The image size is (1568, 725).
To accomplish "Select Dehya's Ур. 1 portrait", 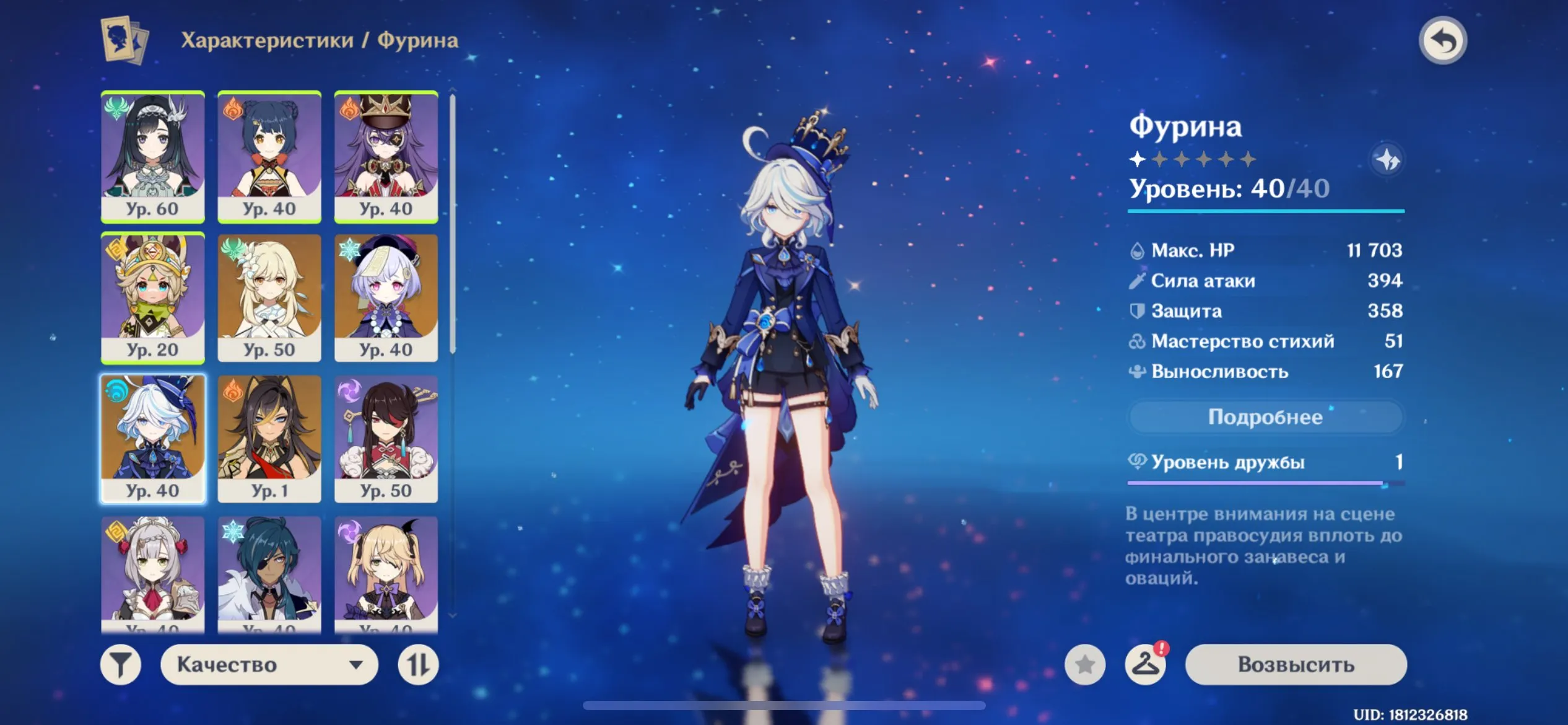I will click(269, 438).
